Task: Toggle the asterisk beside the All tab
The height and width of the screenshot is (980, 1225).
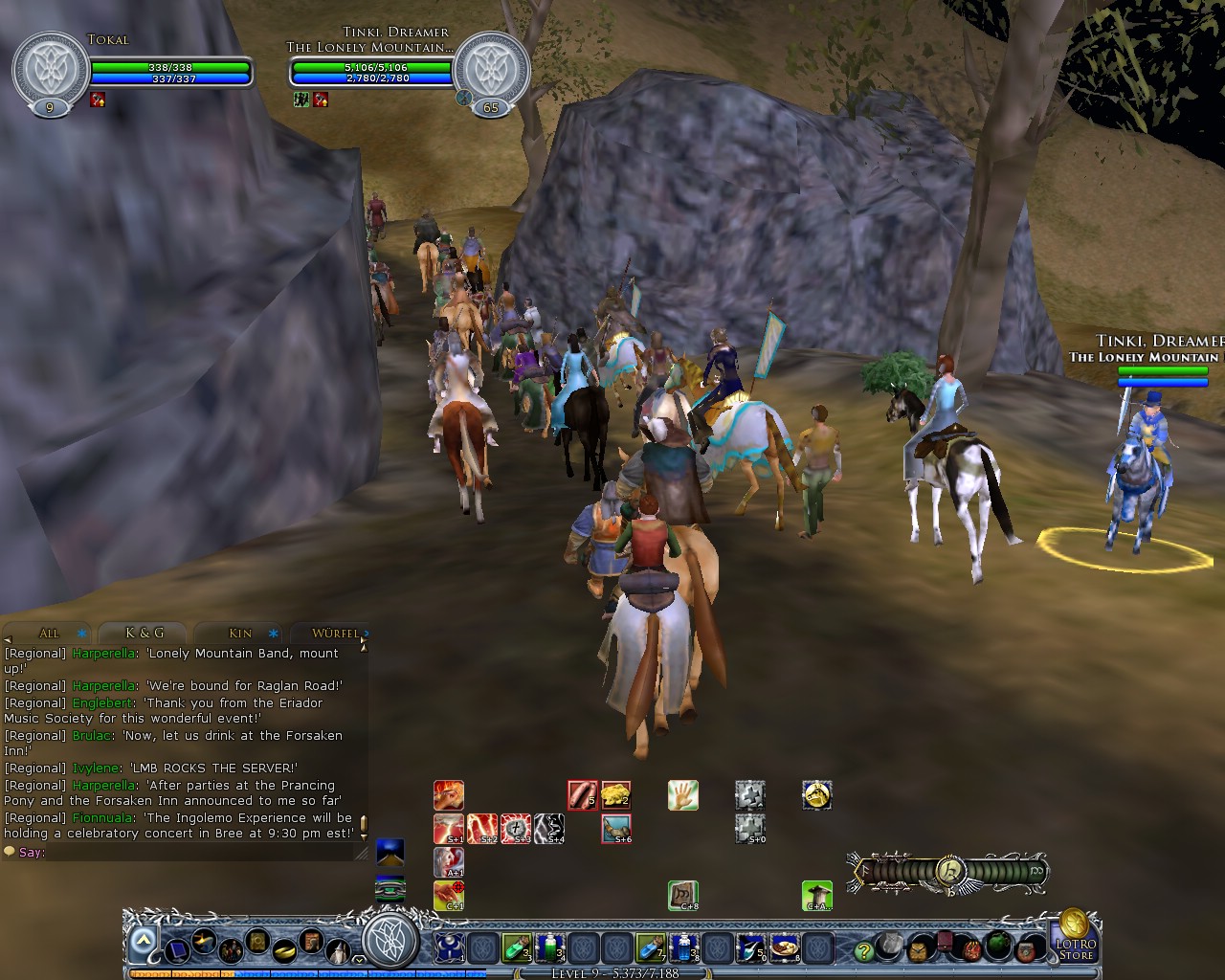Action: tap(80, 635)
